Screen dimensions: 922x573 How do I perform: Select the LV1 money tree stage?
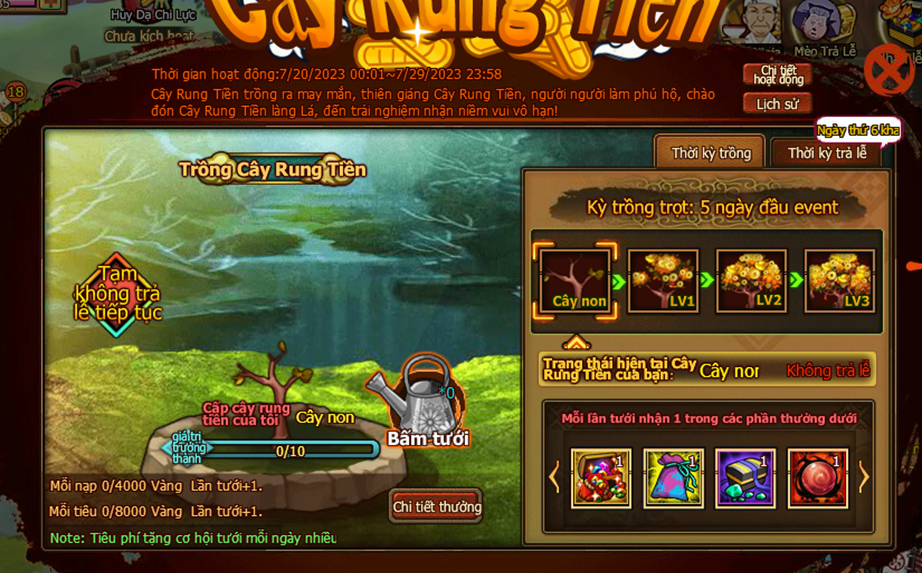pos(663,281)
